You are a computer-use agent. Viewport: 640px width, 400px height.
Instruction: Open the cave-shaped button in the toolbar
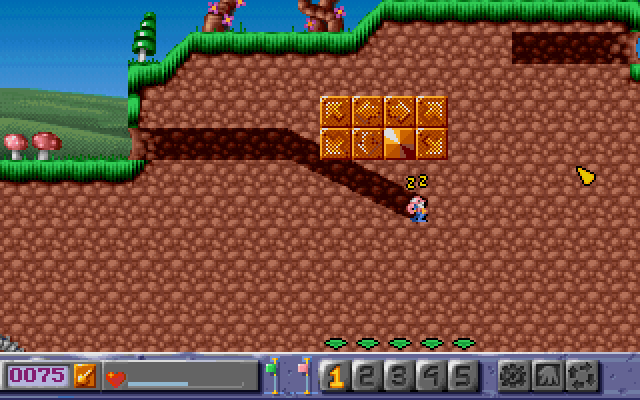[x=547, y=376]
